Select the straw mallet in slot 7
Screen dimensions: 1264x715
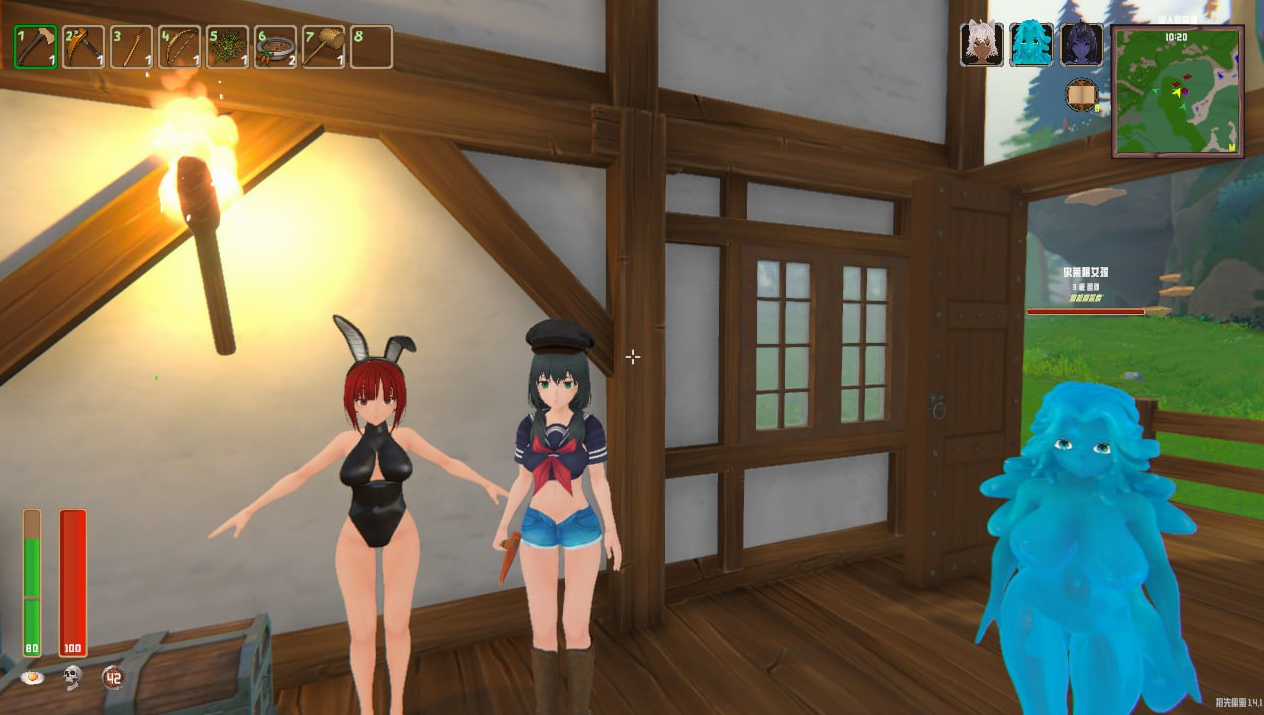(324, 47)
